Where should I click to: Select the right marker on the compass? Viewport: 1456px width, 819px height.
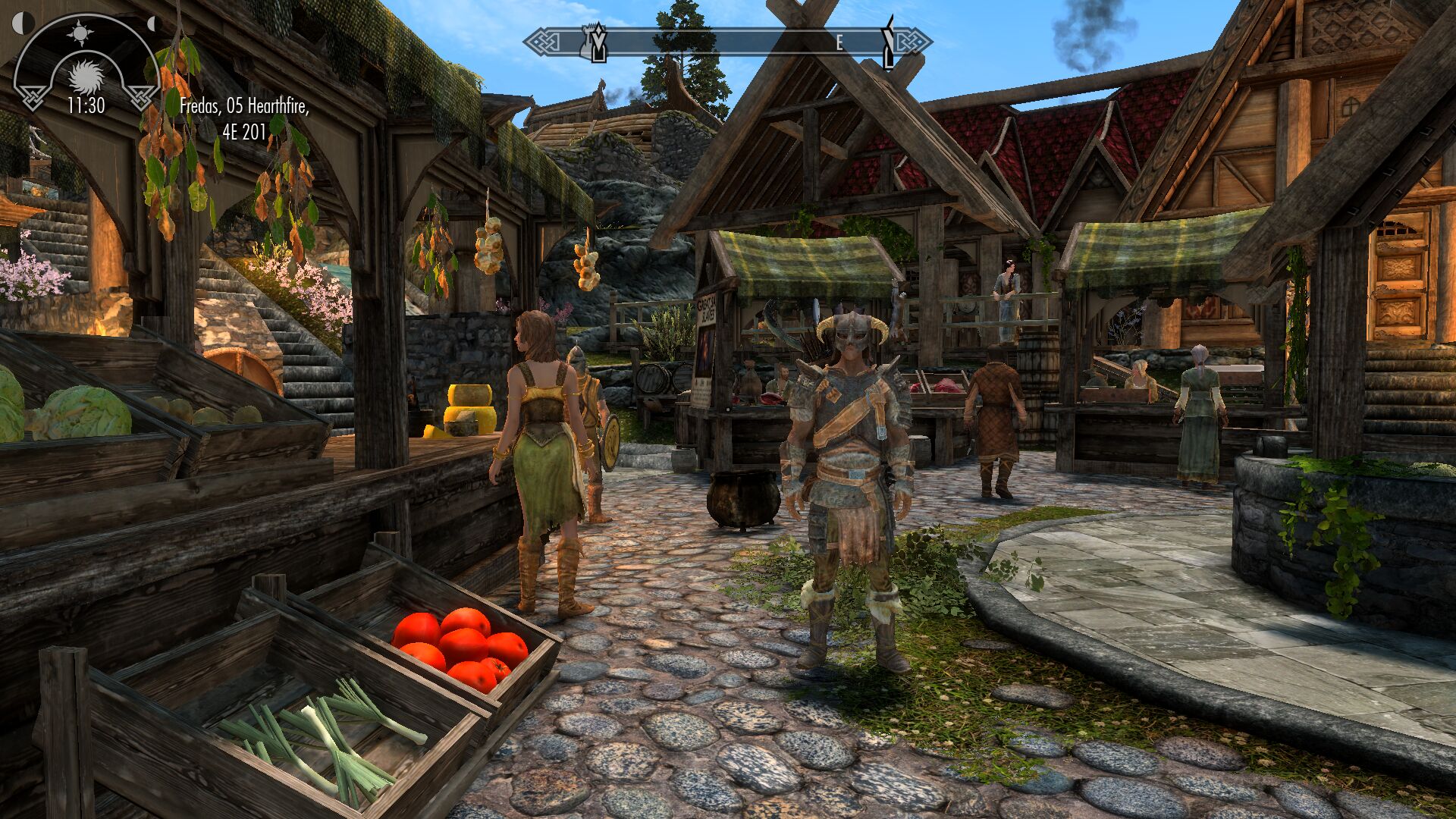pyautogui.click(x=890, y=41)
